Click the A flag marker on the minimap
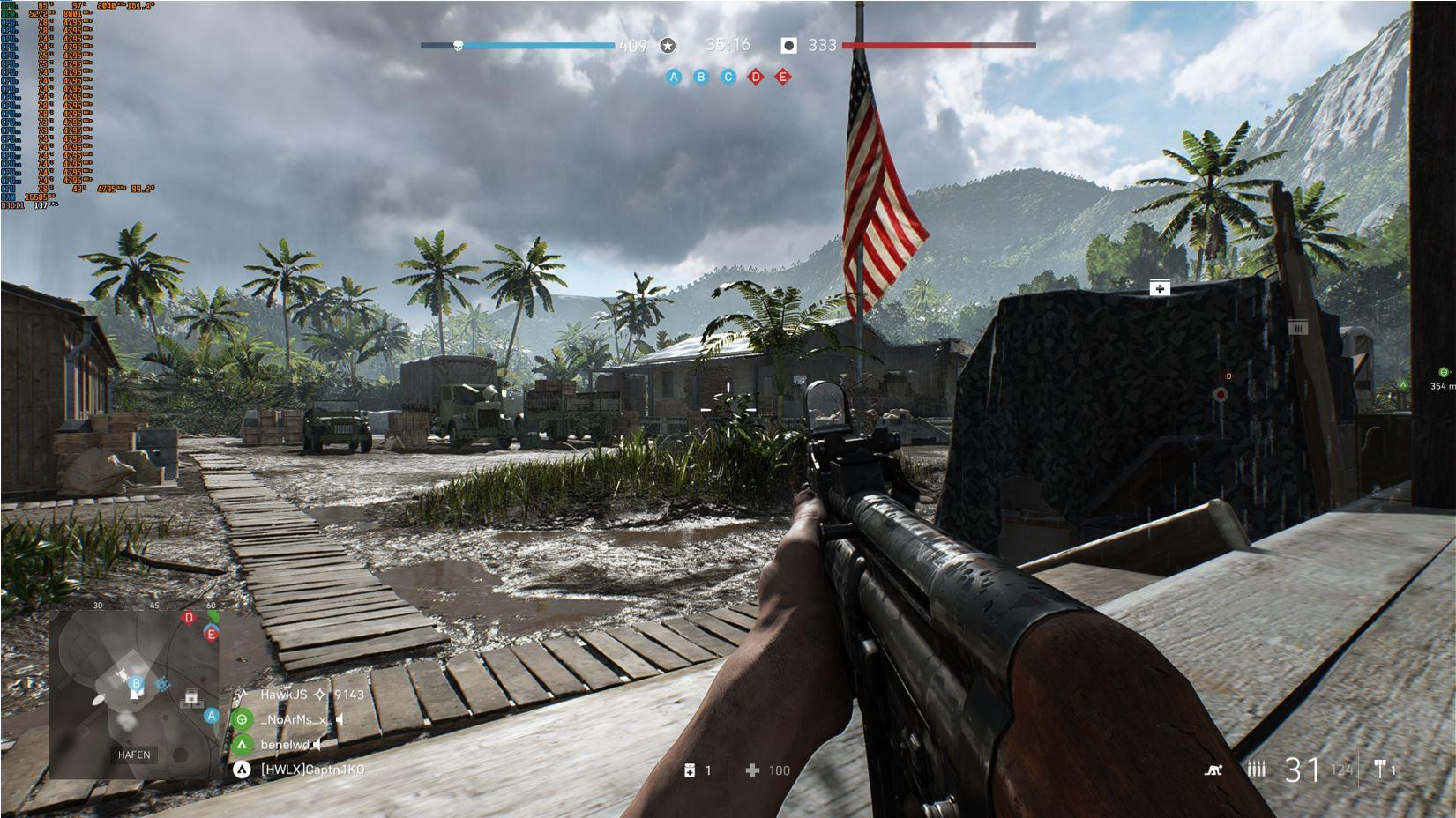Viewport: 1456px width, 818px height. pyautogui.click(x=211, y=716)
